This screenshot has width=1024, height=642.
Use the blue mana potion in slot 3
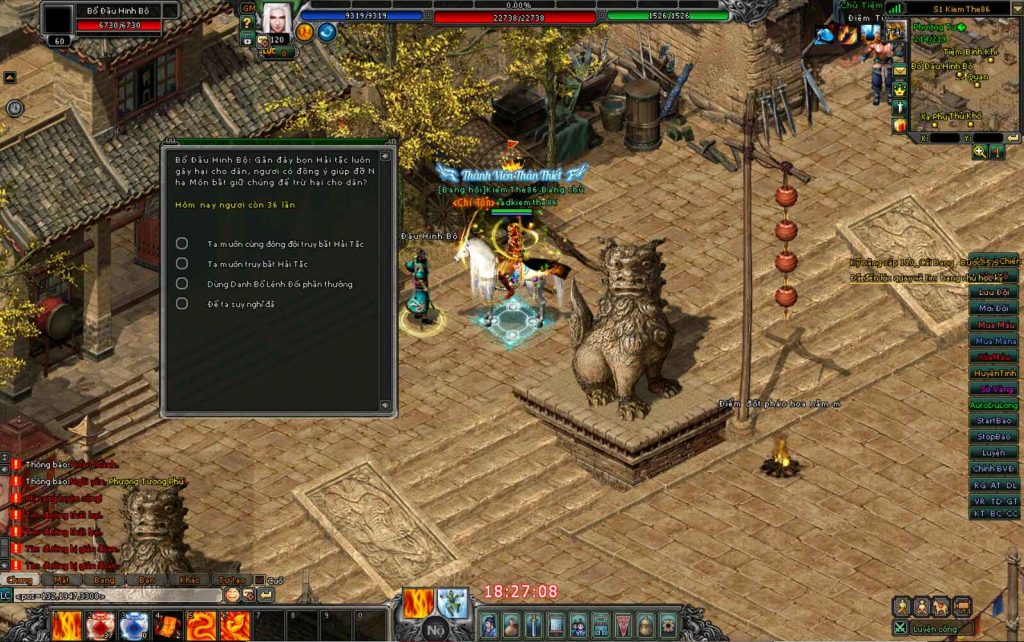(133, 625)
